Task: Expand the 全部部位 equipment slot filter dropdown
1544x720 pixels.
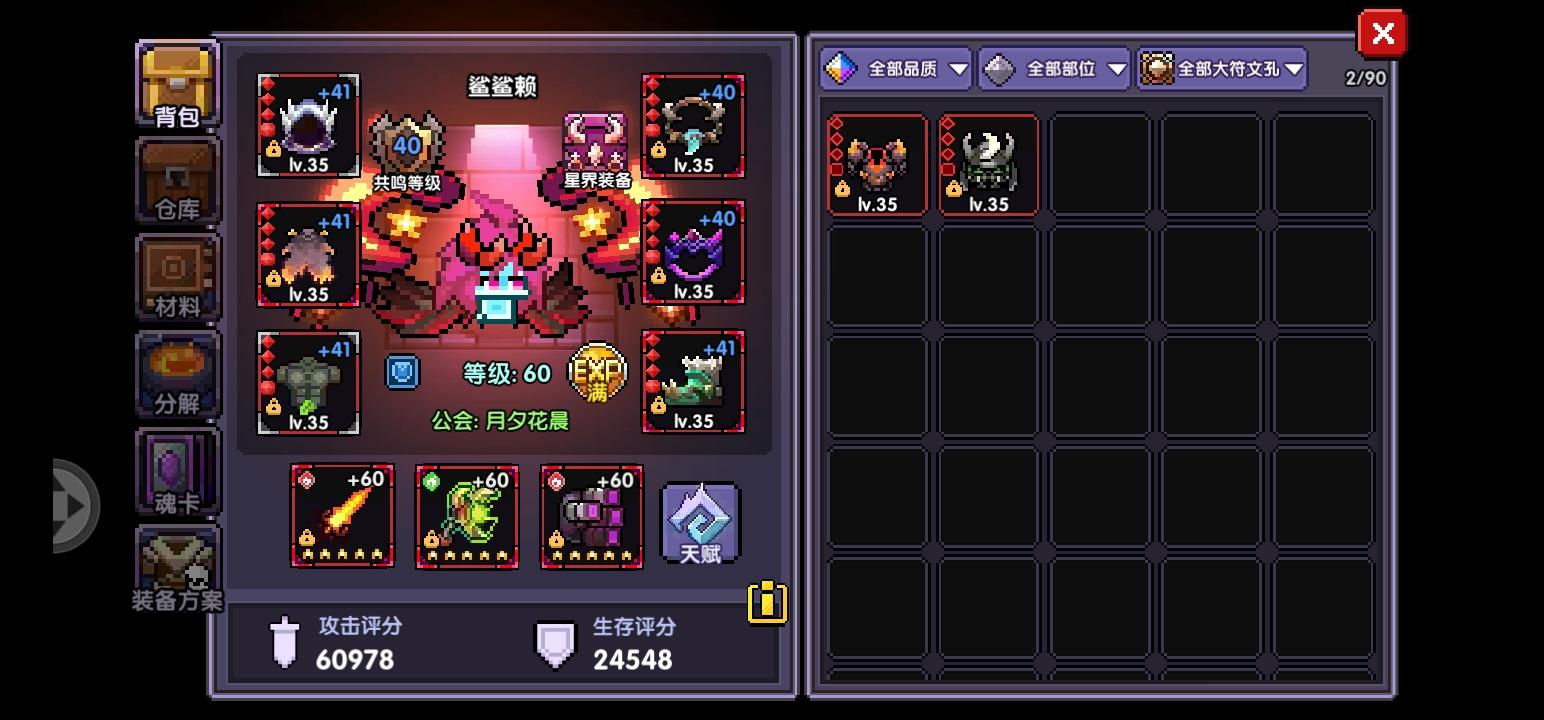Action: pyautogui.click(x=1052, y=69)
